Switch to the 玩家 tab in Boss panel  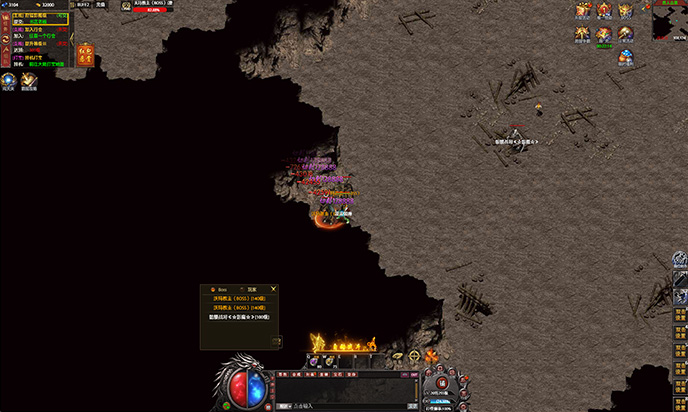coord(252,289)
